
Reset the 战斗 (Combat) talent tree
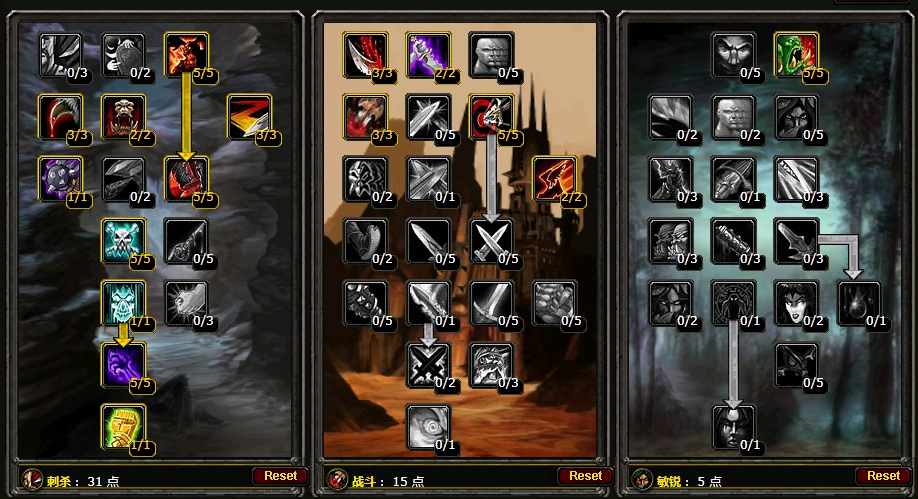click(585, 476)
